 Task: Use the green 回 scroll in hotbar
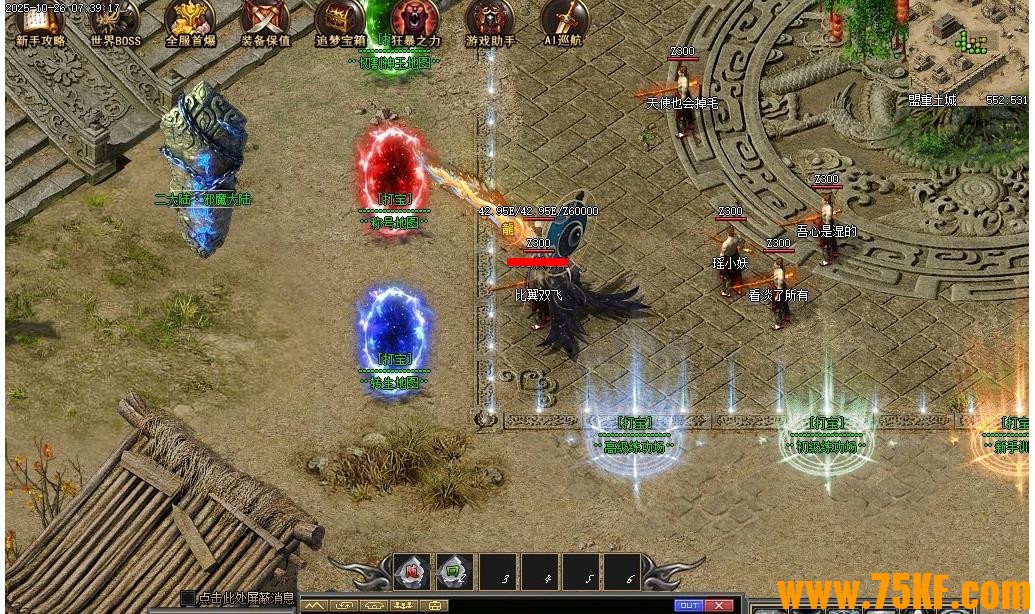(454, 571)
